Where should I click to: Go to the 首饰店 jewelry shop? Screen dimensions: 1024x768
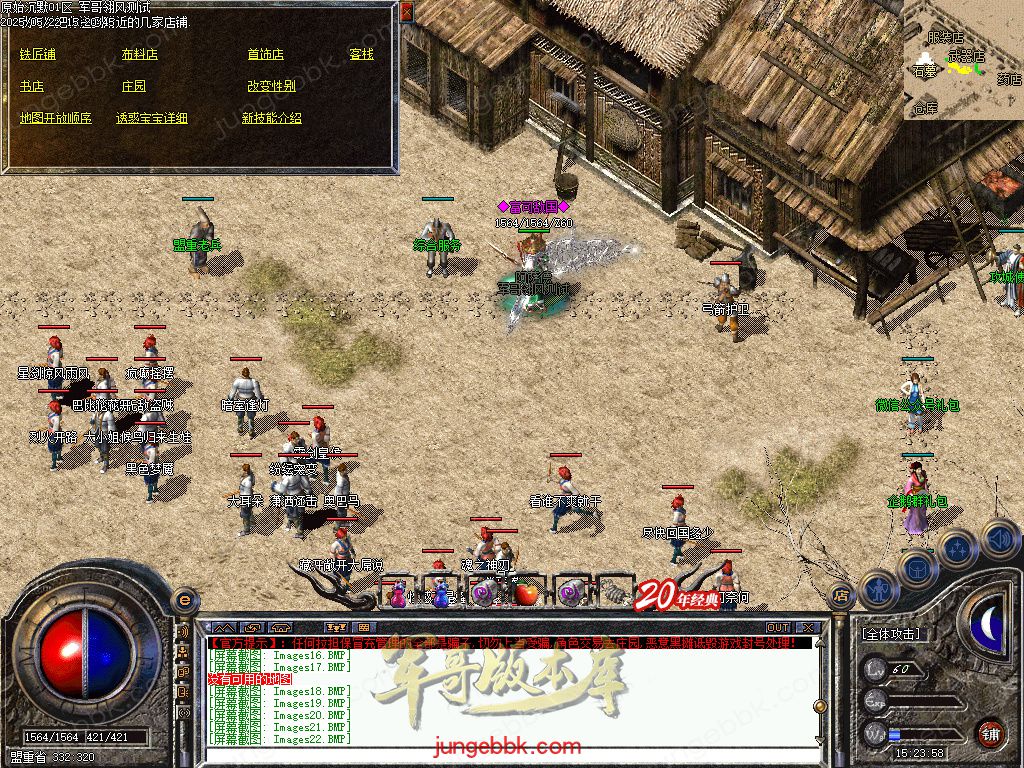click(x=265, y=54)
